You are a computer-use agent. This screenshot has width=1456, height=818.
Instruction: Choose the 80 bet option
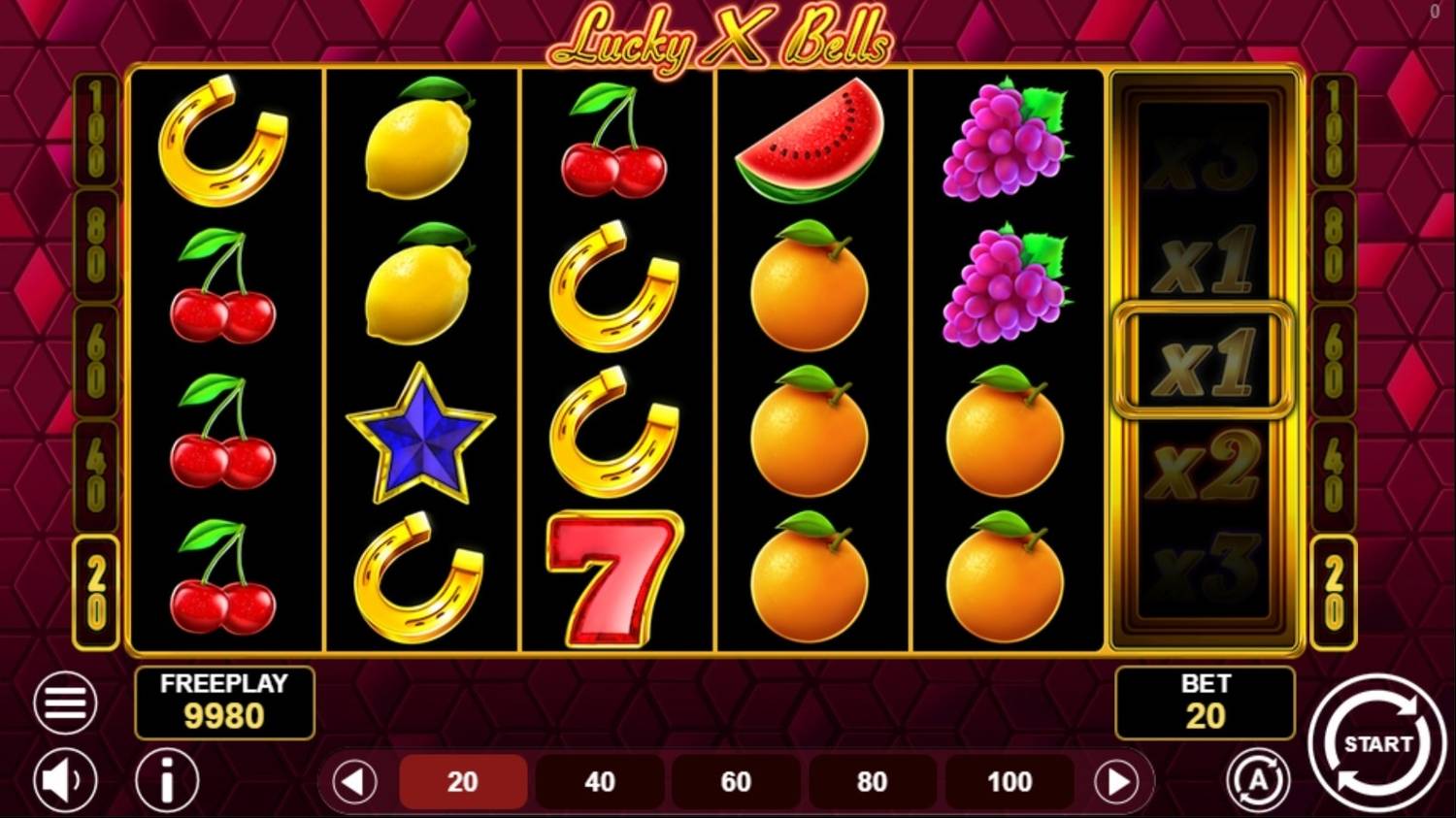pyautogui.click(x=872, y=779)
